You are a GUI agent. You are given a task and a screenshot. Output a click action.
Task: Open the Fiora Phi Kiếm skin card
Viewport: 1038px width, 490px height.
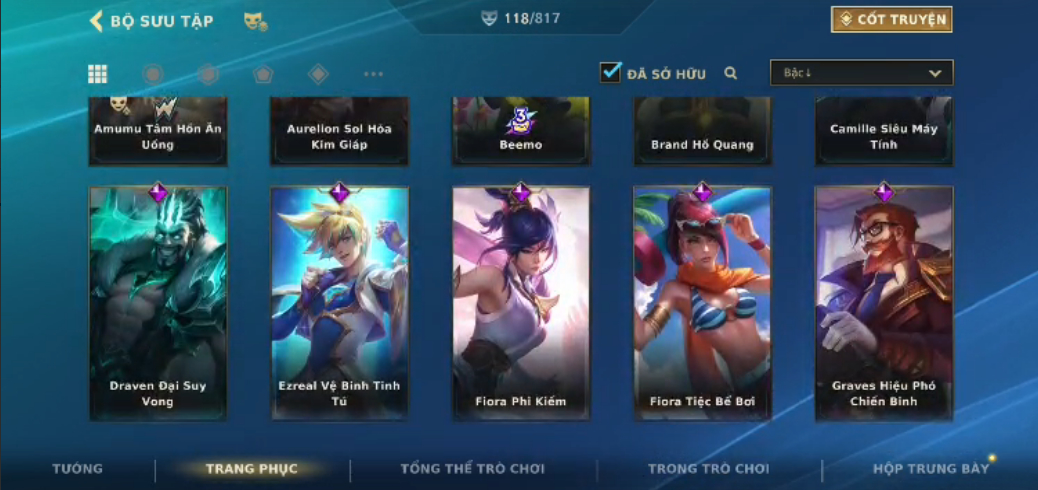[x=521, y=302]
